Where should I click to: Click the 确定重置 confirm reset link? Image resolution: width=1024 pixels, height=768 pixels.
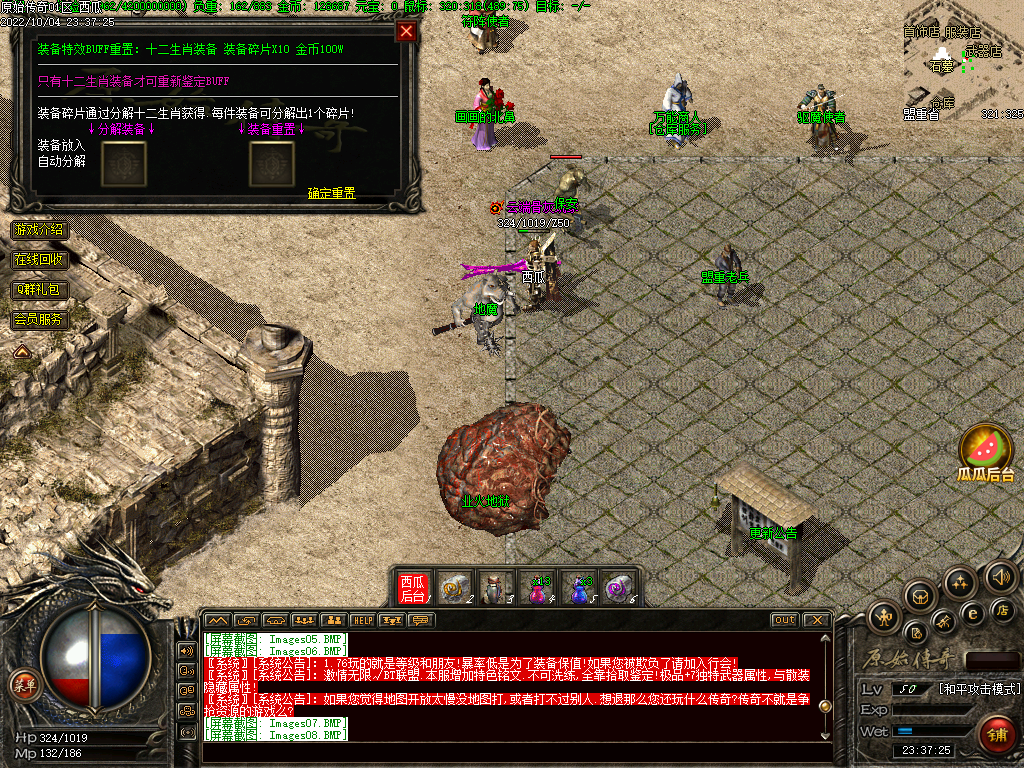[x=331, y=193]
